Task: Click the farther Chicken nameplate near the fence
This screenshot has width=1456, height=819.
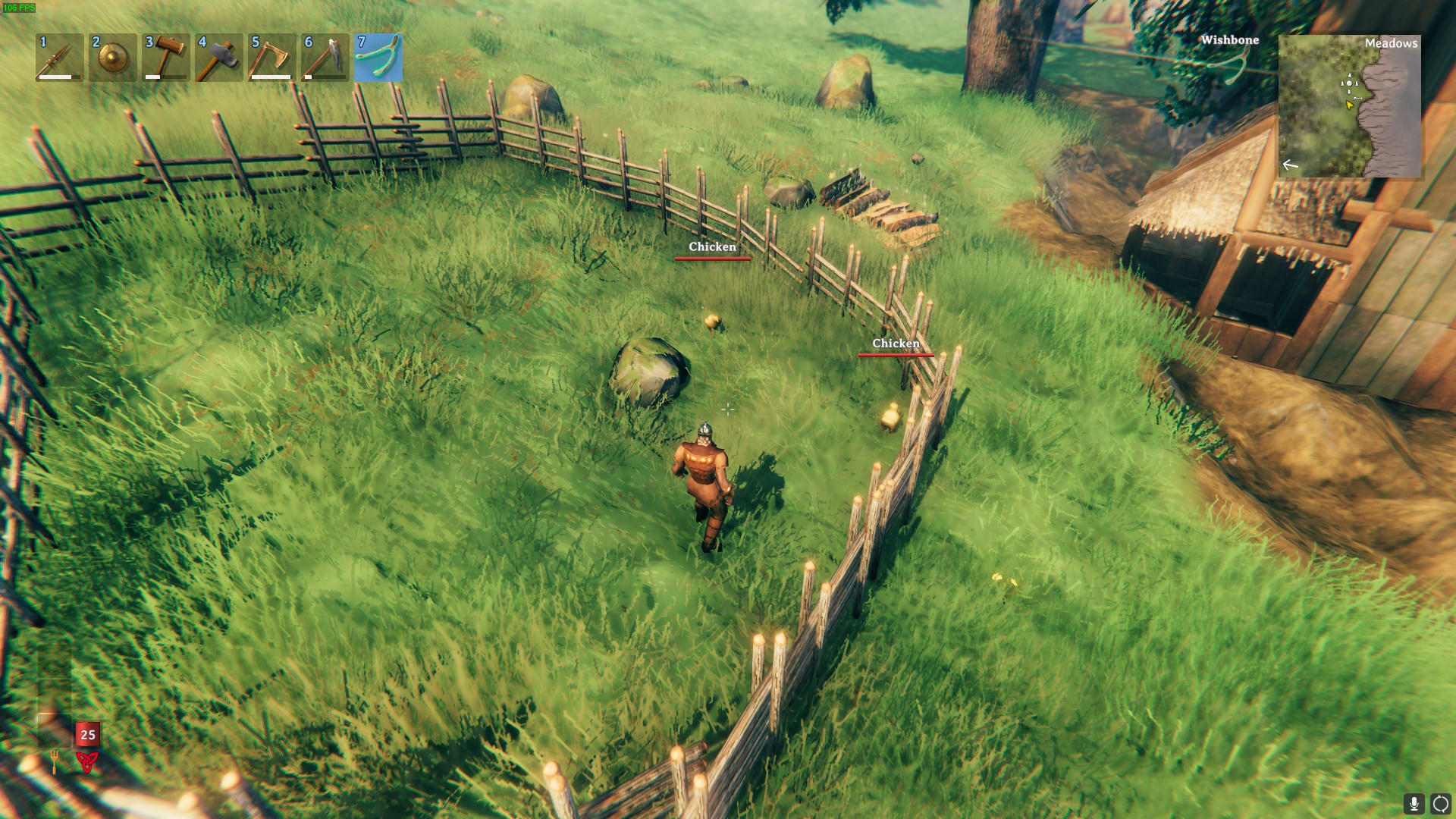Action: [712, 246]
